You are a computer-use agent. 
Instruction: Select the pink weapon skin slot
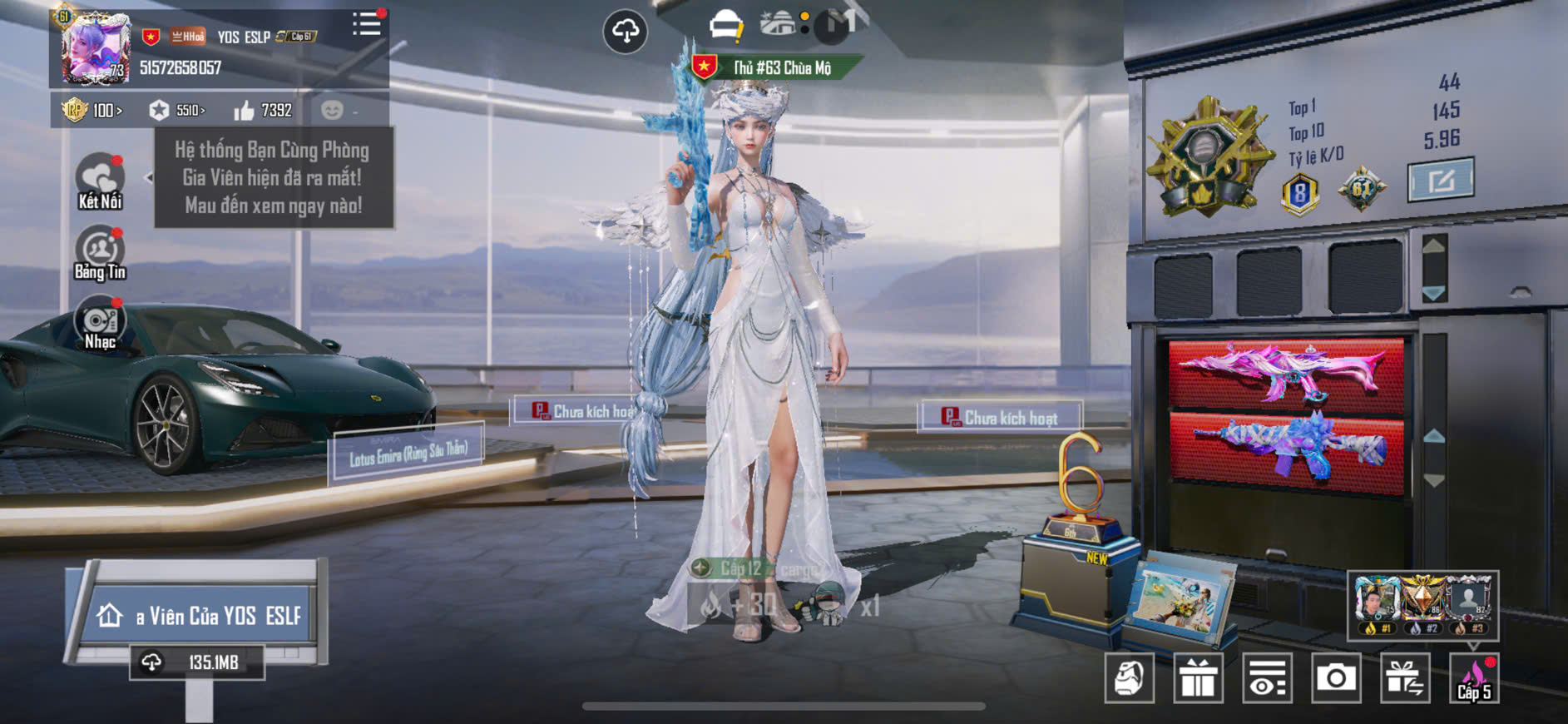coord(1286,373)
